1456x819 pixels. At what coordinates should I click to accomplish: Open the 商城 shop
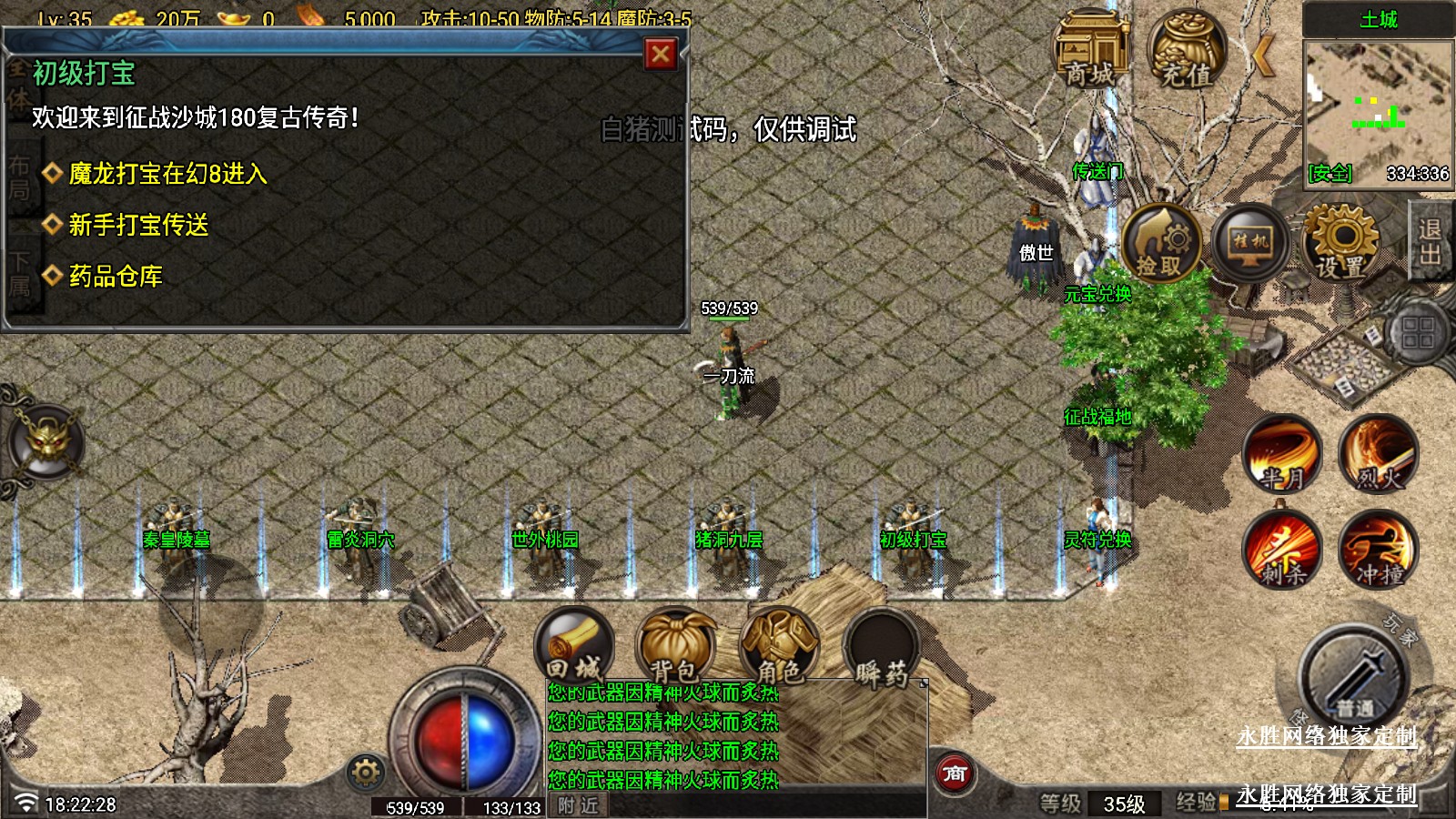[x=1090, y=50]
